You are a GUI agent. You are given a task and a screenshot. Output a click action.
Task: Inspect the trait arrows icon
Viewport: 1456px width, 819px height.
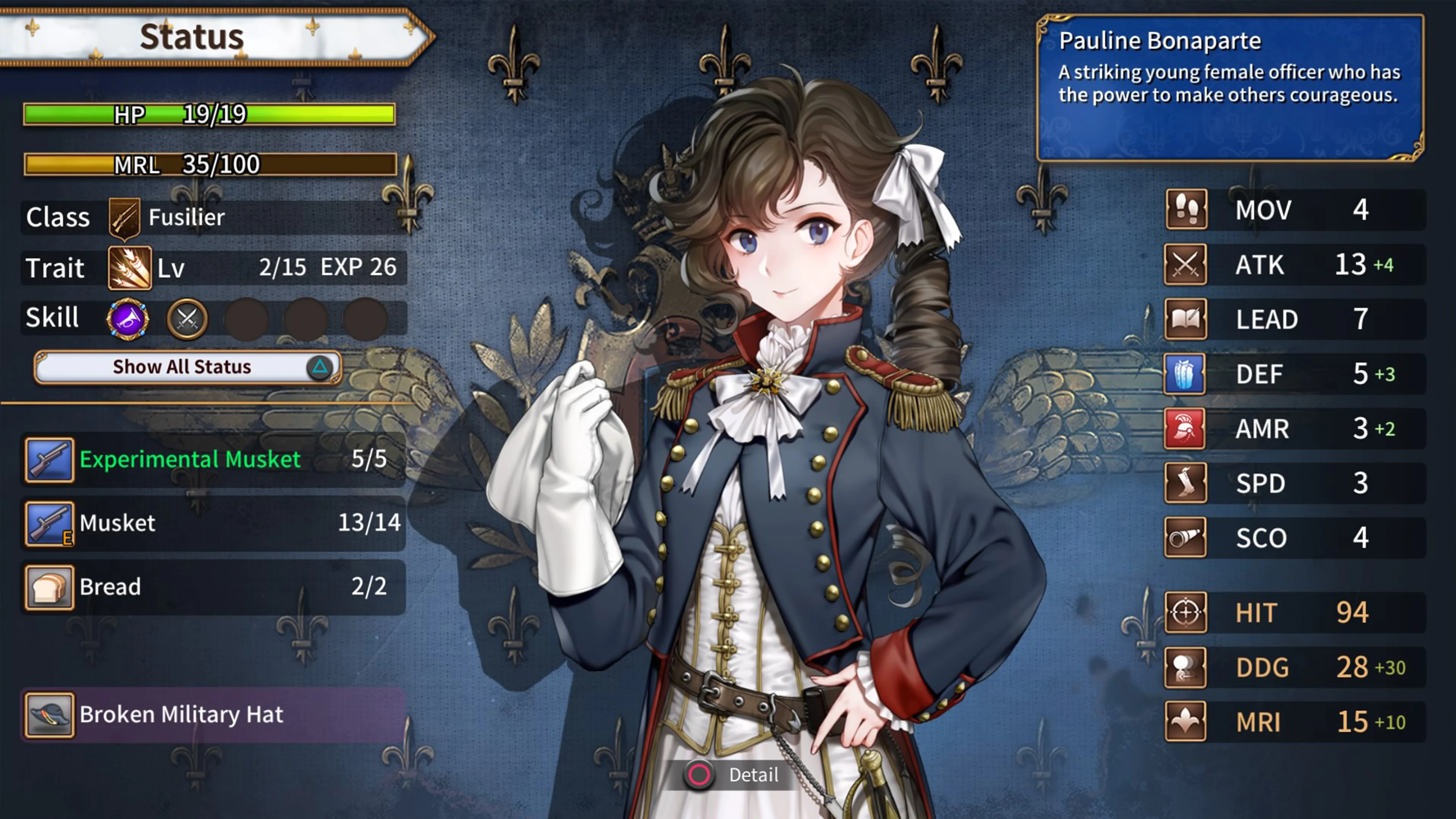[129, 267]
